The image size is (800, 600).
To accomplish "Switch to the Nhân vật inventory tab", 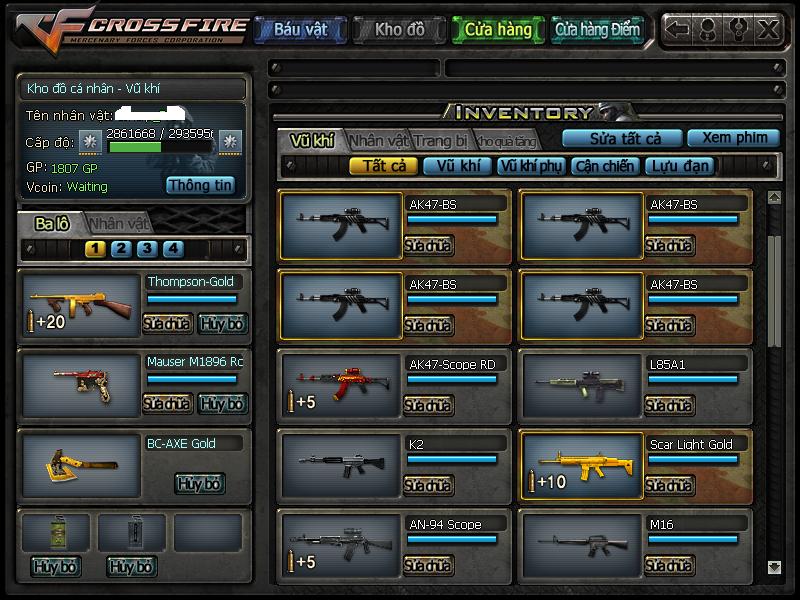I will click(379, 140).
